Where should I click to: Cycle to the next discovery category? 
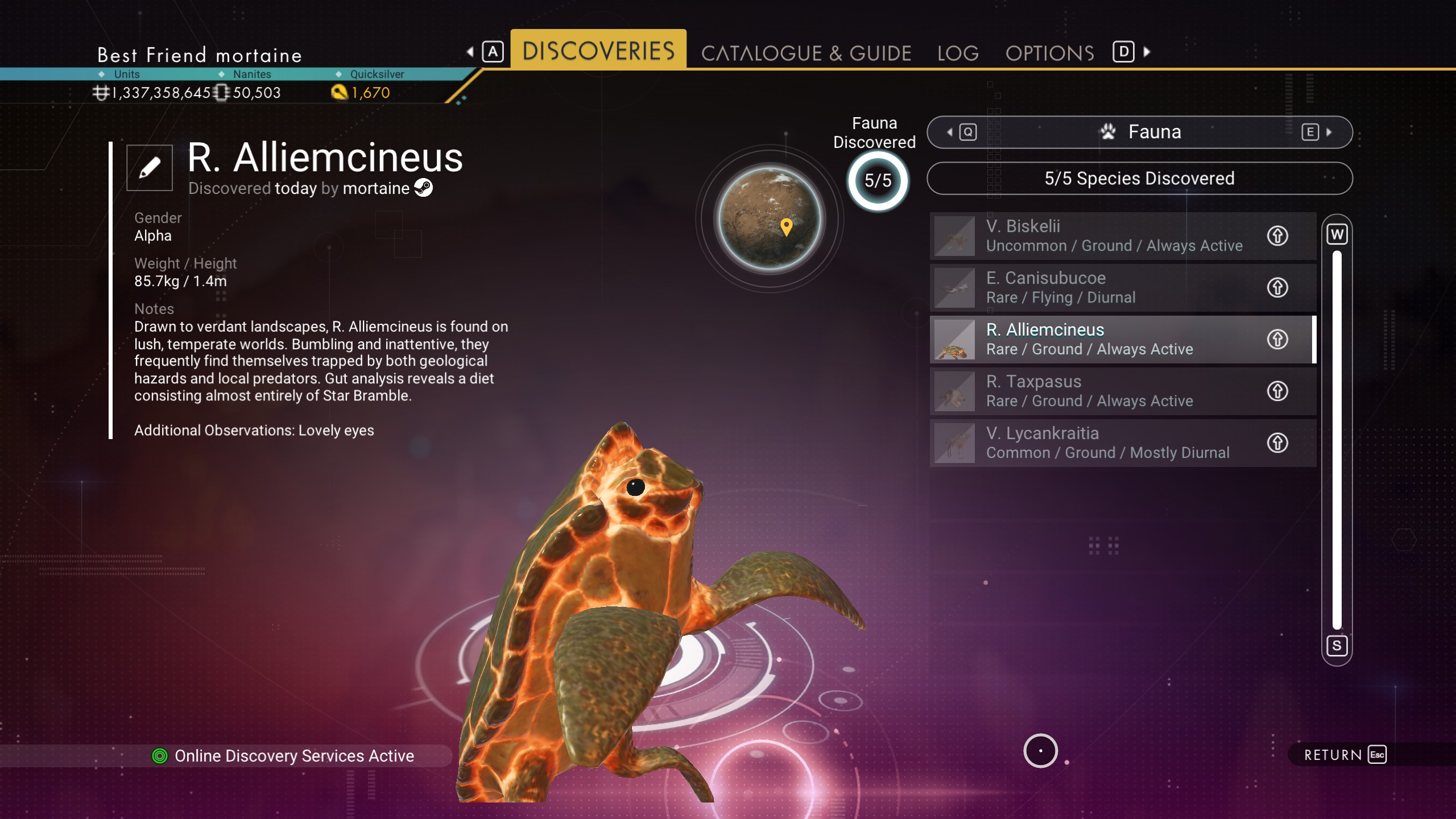(x=1317, y=133)
